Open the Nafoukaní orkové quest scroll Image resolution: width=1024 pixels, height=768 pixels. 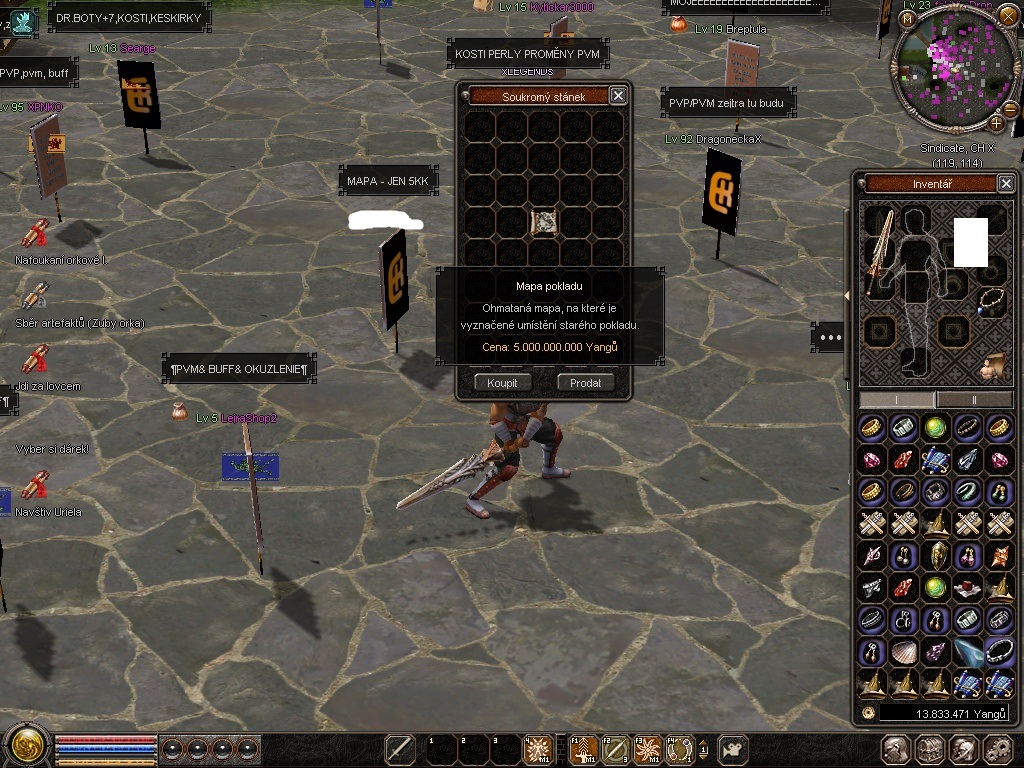(36, 234)
